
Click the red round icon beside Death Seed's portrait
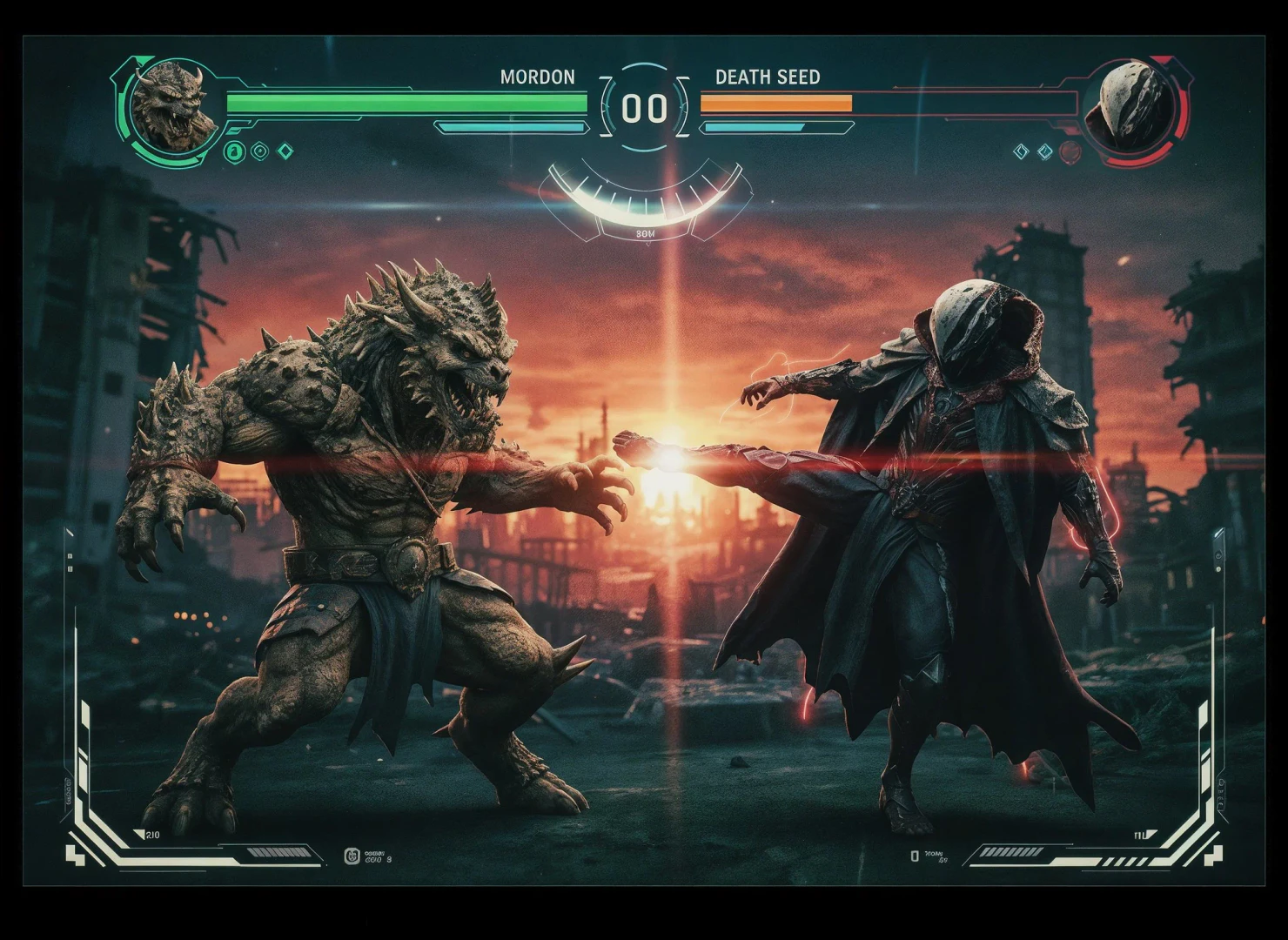click(x=1070, y=151)
